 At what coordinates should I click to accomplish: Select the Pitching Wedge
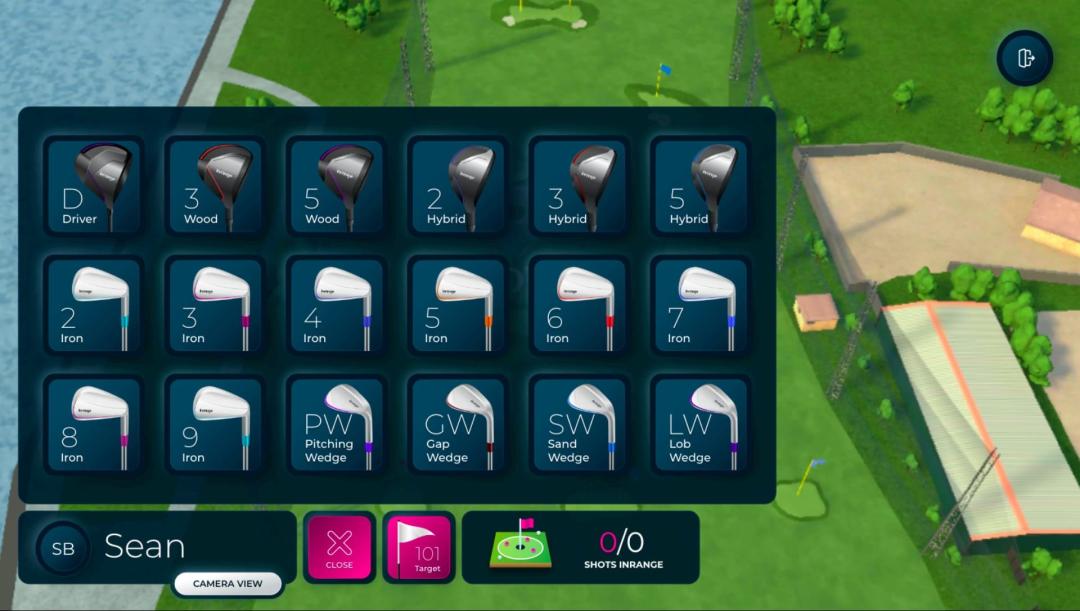(336, 425)
